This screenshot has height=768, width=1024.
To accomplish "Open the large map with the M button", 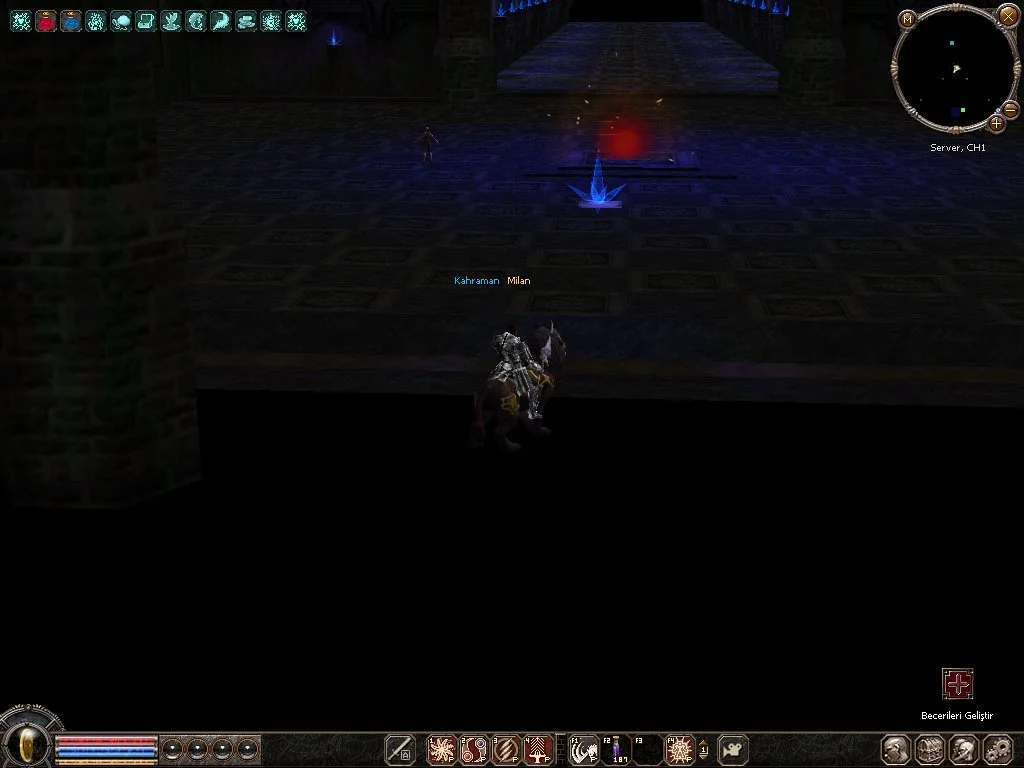I will pyautogui.click(x=907, y=19).
